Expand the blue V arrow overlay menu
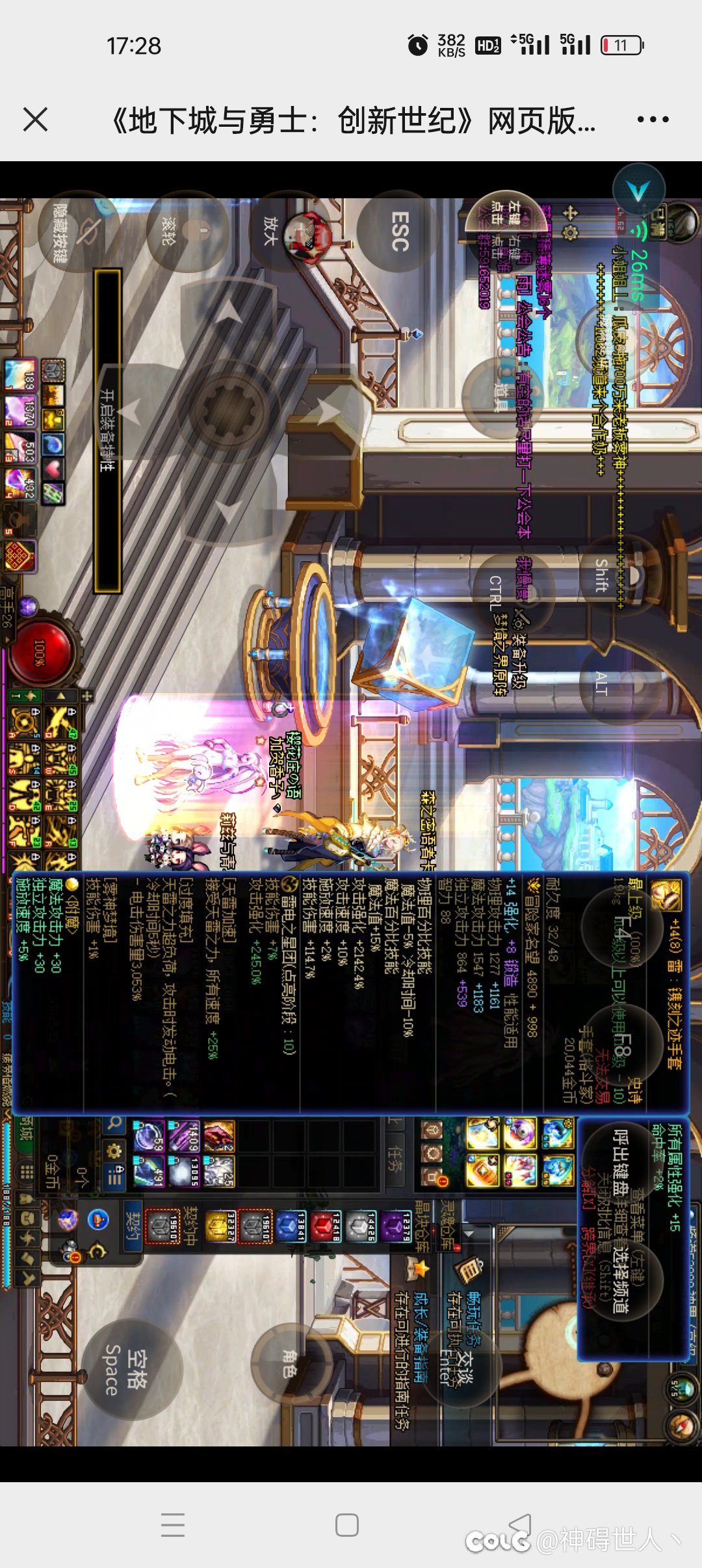This screenshot has width=702, height=1568. 639,191
